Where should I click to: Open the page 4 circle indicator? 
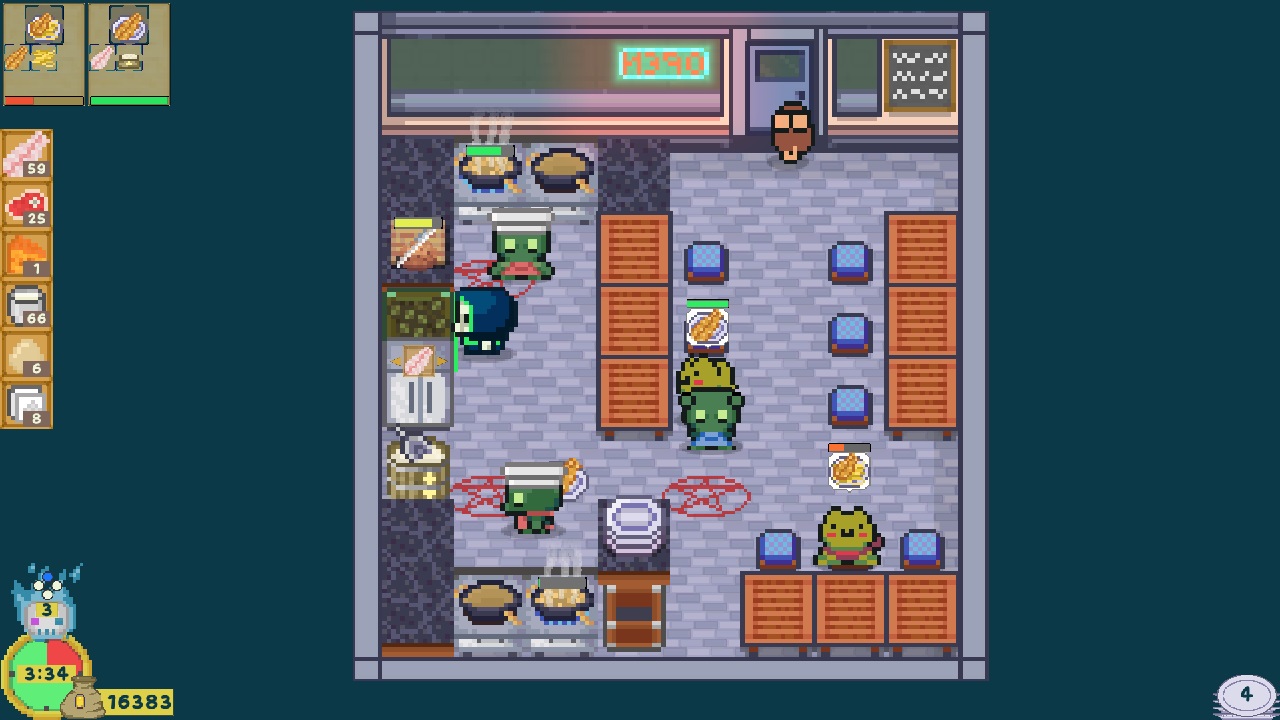click(1245, 692)
